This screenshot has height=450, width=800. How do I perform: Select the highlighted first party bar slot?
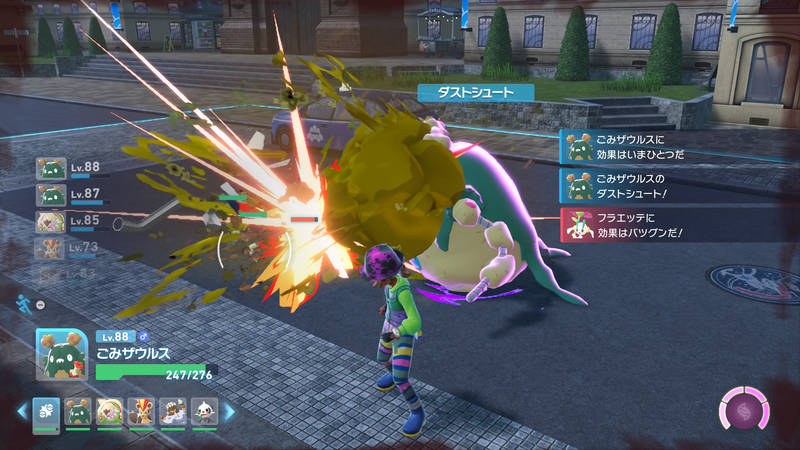[47, 411]
